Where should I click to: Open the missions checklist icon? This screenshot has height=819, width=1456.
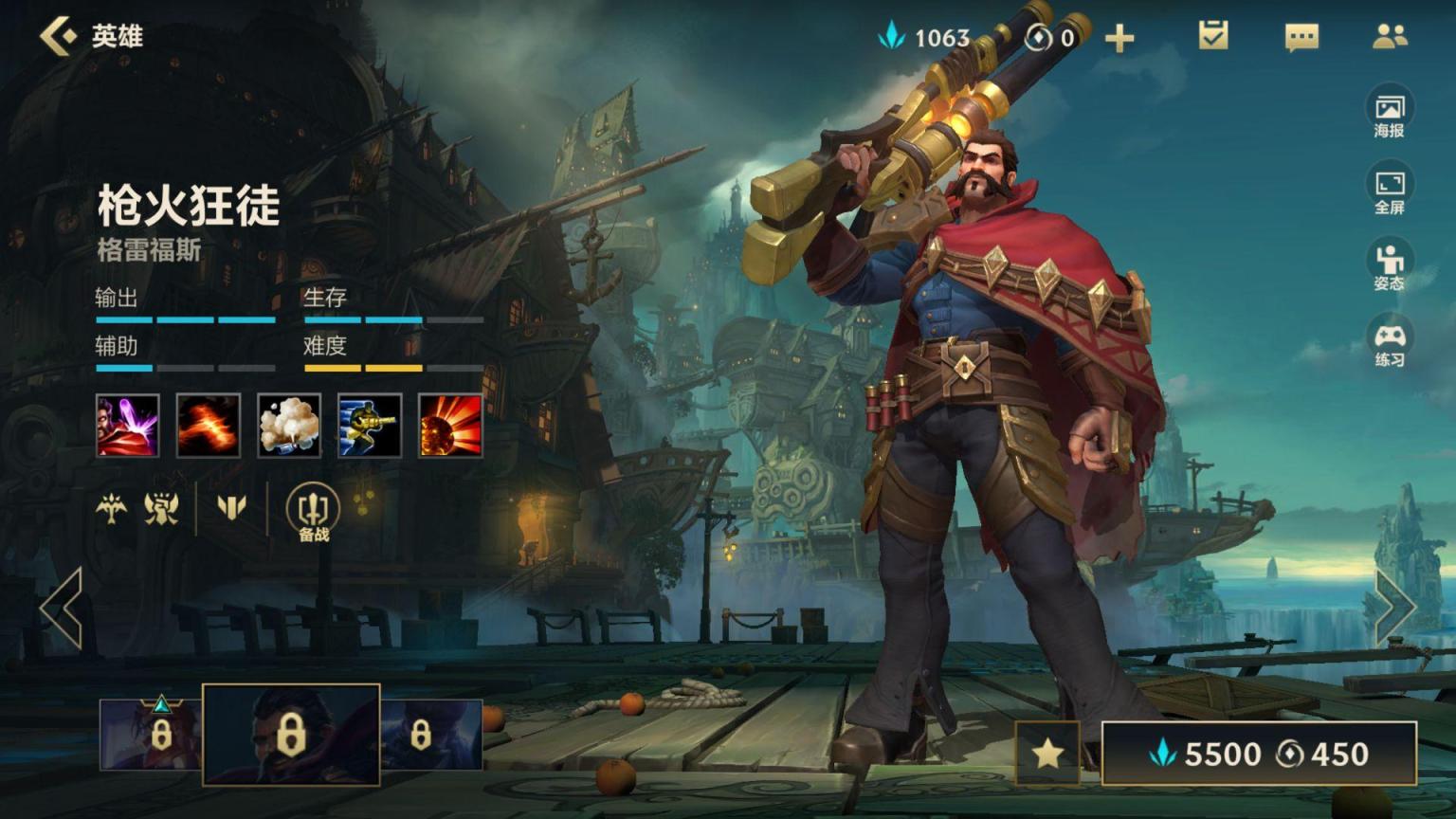coord(1212,37)
